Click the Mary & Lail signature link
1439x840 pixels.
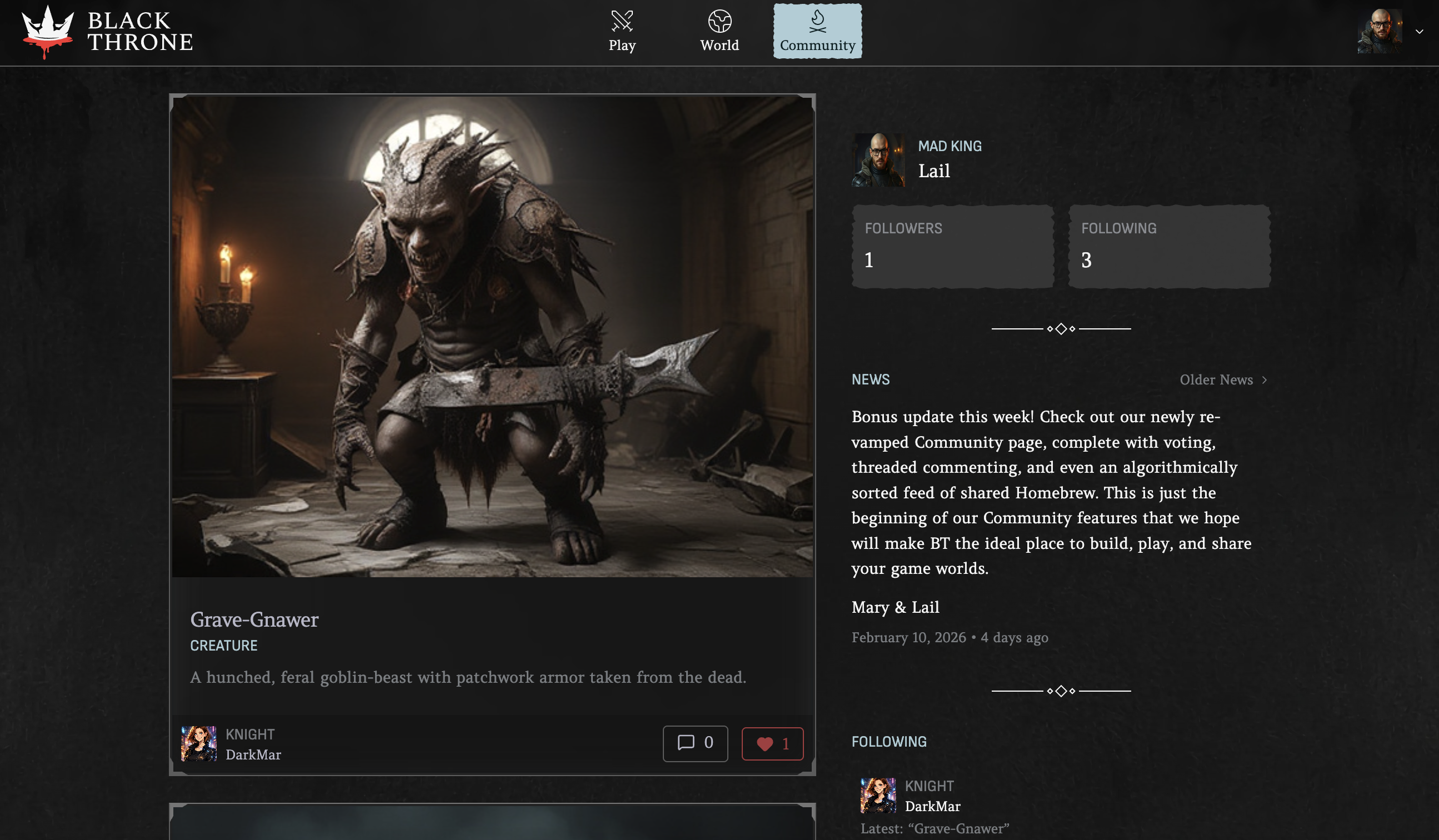tap(895, 607)
